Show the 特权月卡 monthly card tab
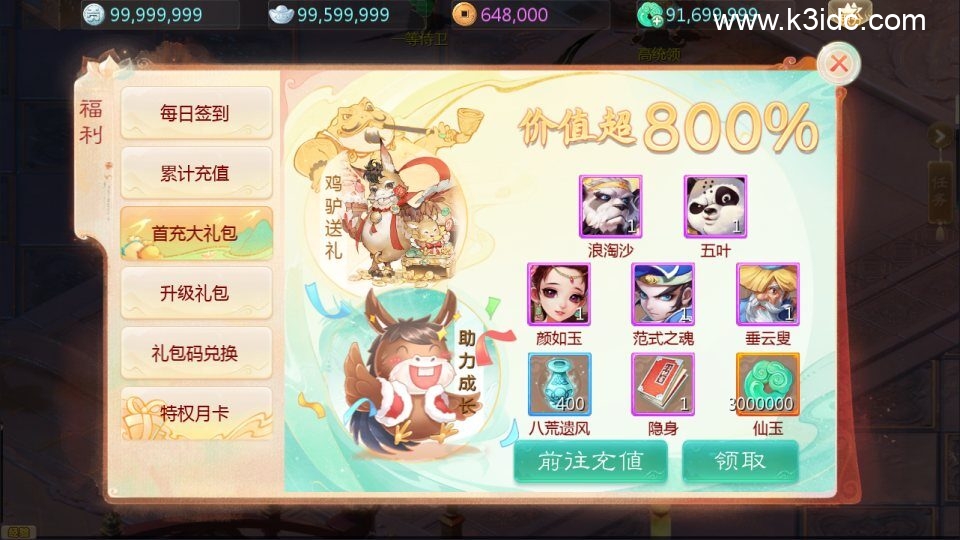This screenshot has height=540, width=960. [195, 413]
